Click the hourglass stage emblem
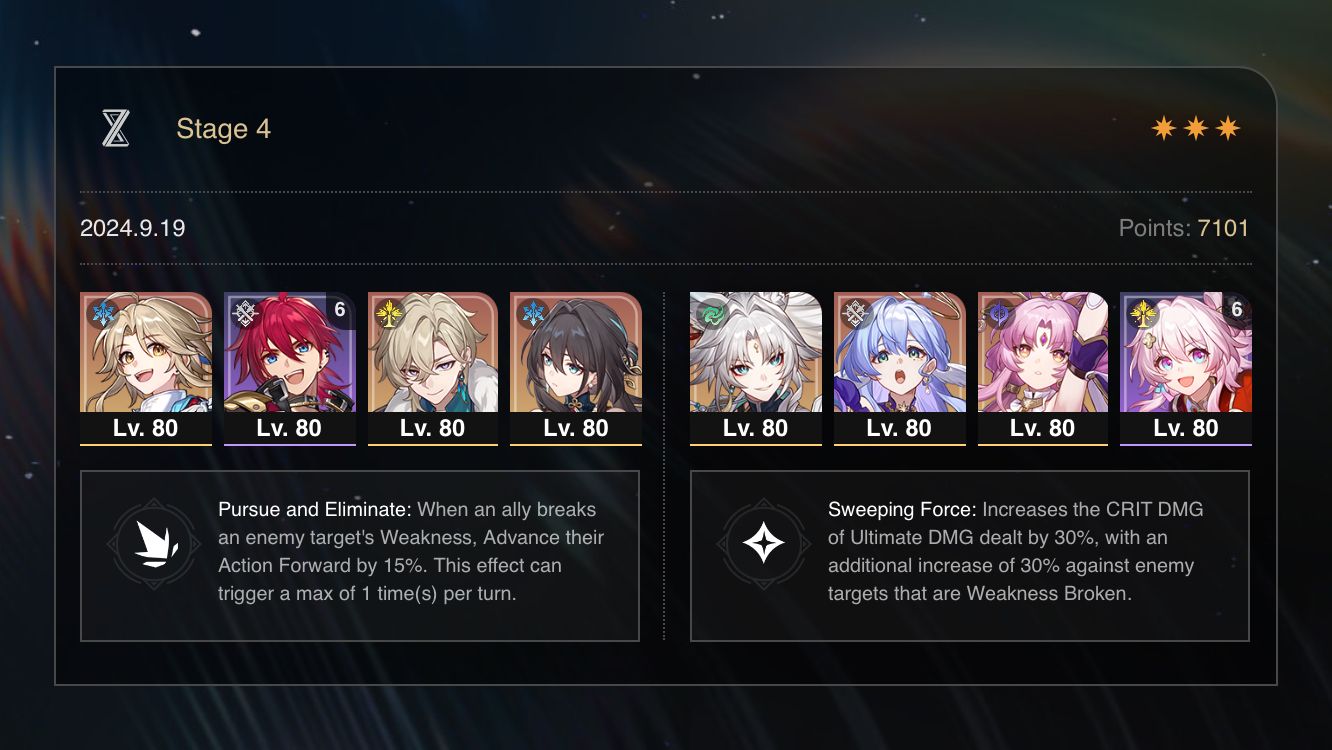1332x750 pixels. [x=117, y=127]
